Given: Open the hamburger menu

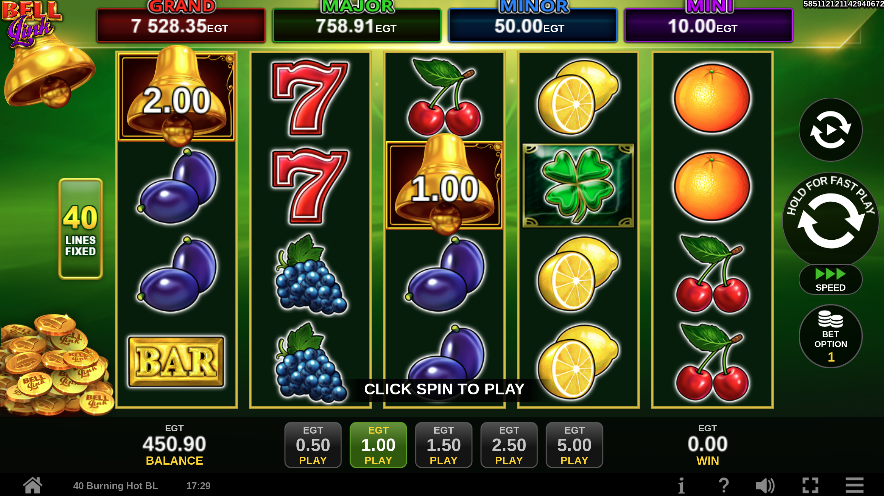Looking at the screenshot, I should click(854, 486).
